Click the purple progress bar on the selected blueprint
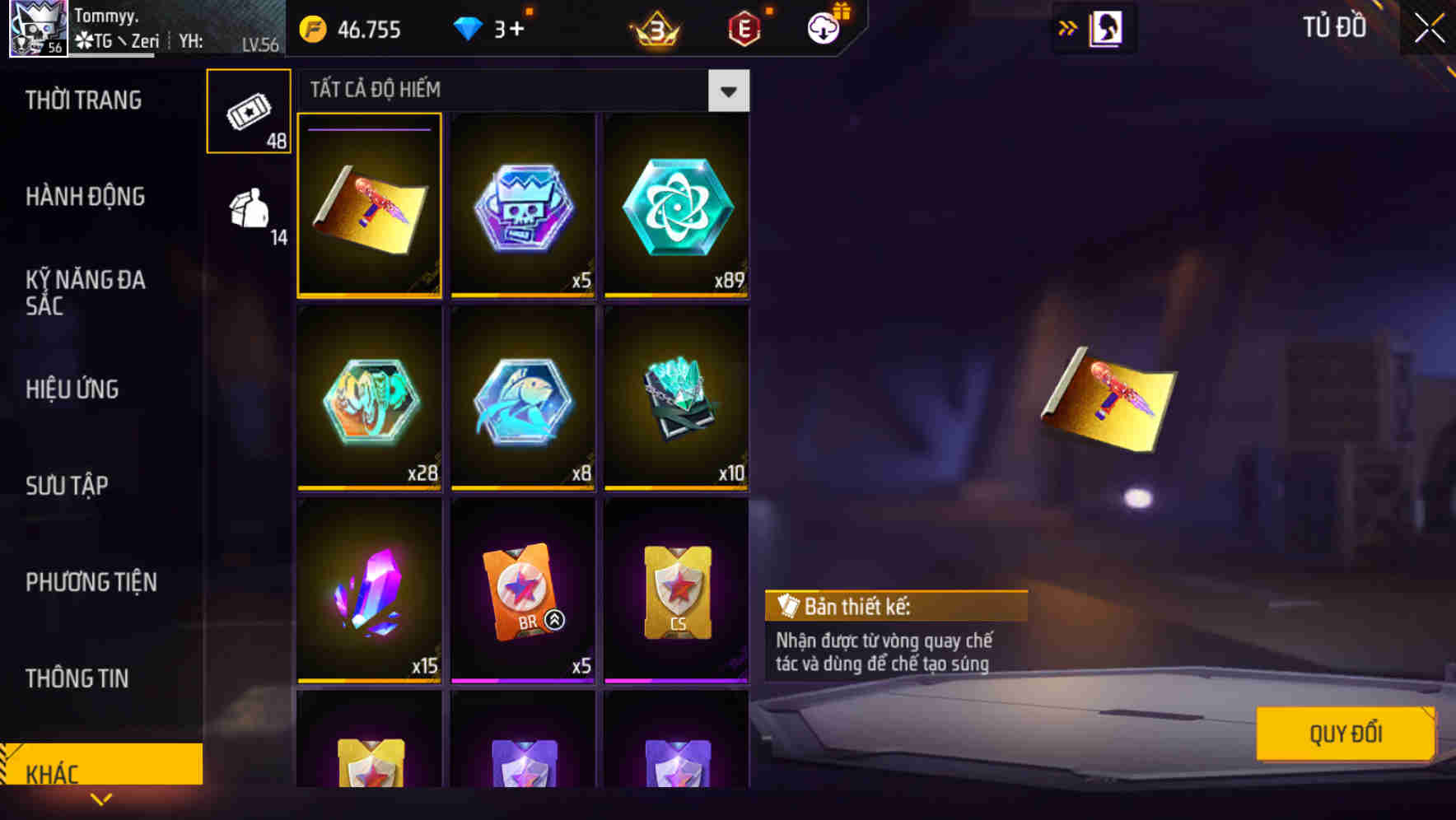The image size is (1456, 820). pyautogui.click(x=368, y=130)
